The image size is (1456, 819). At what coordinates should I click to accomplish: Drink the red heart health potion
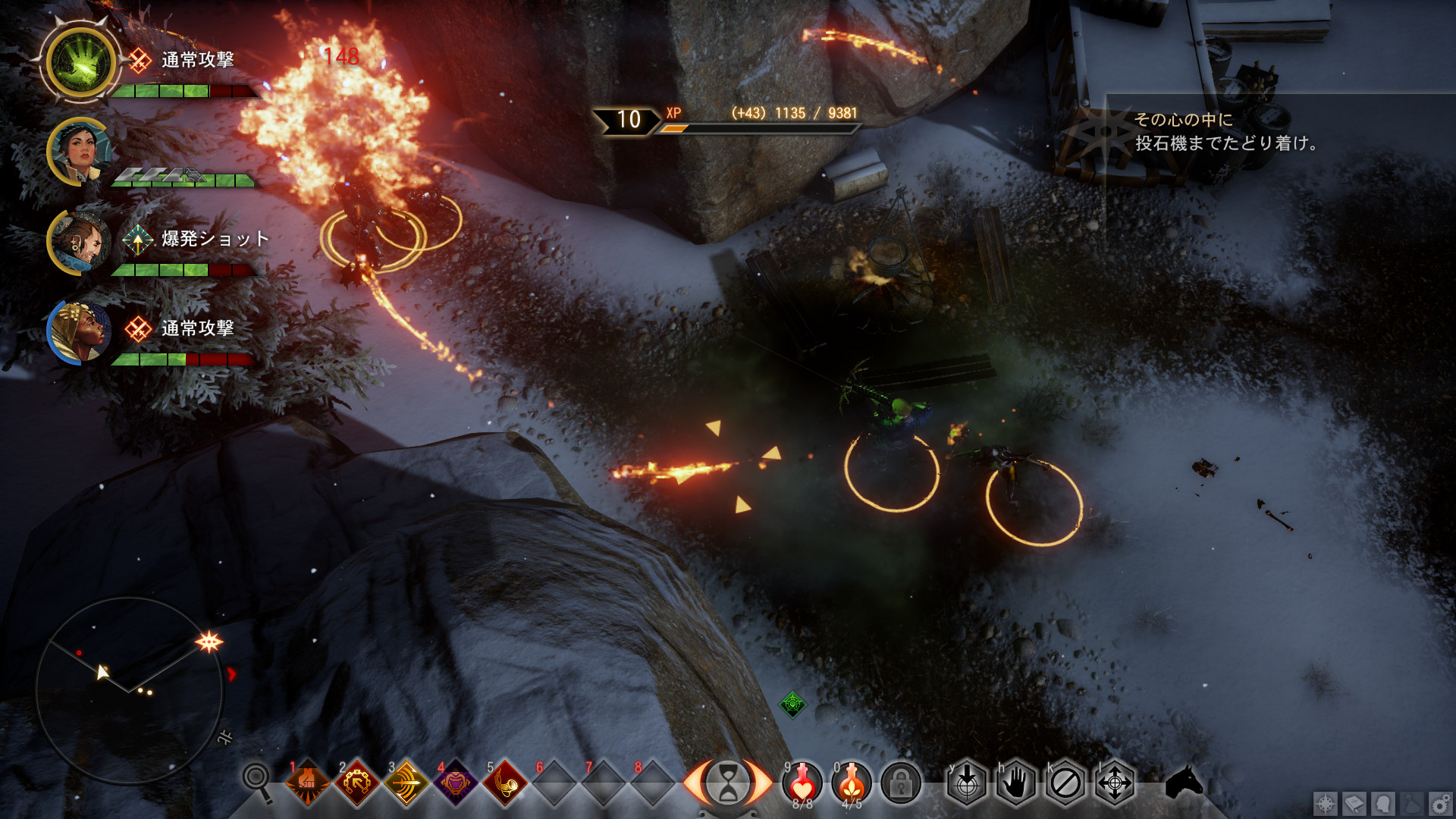[x=802, y=781]
